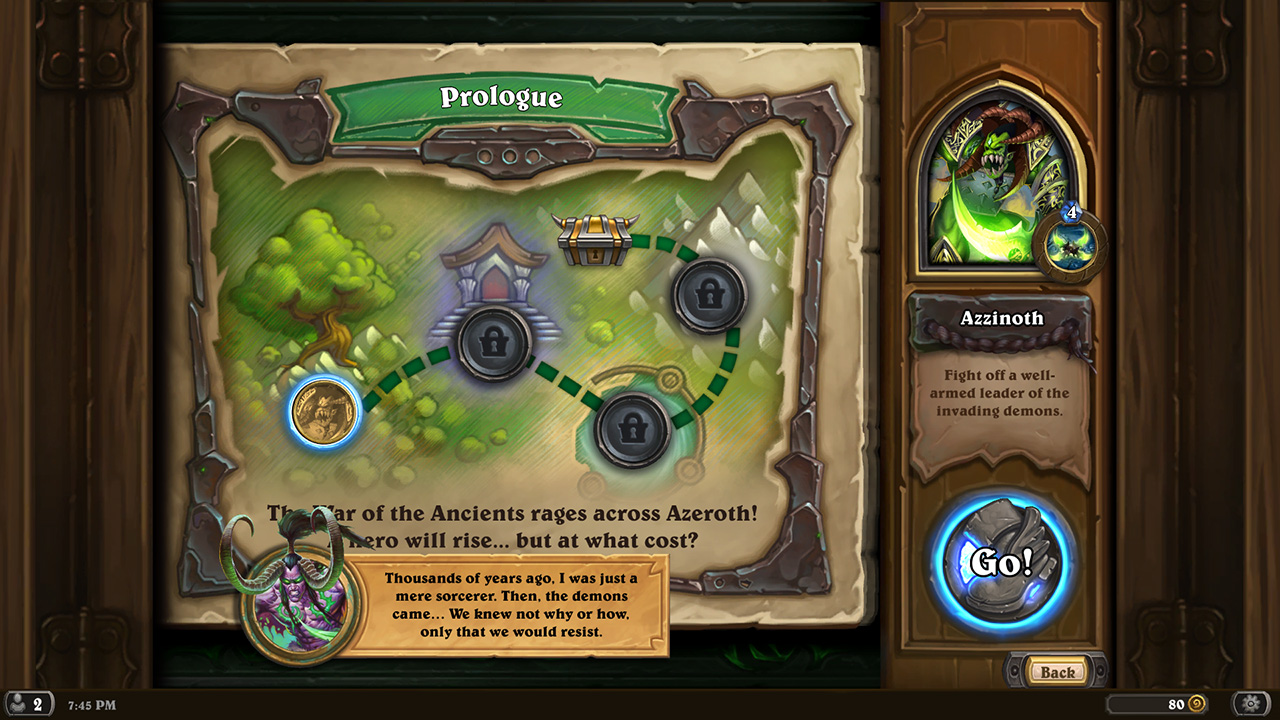Viewport: 1280px width, 720px height.
Task: Click Illidan's portrait next to the dialogue
Action: (x=300, y=607)
